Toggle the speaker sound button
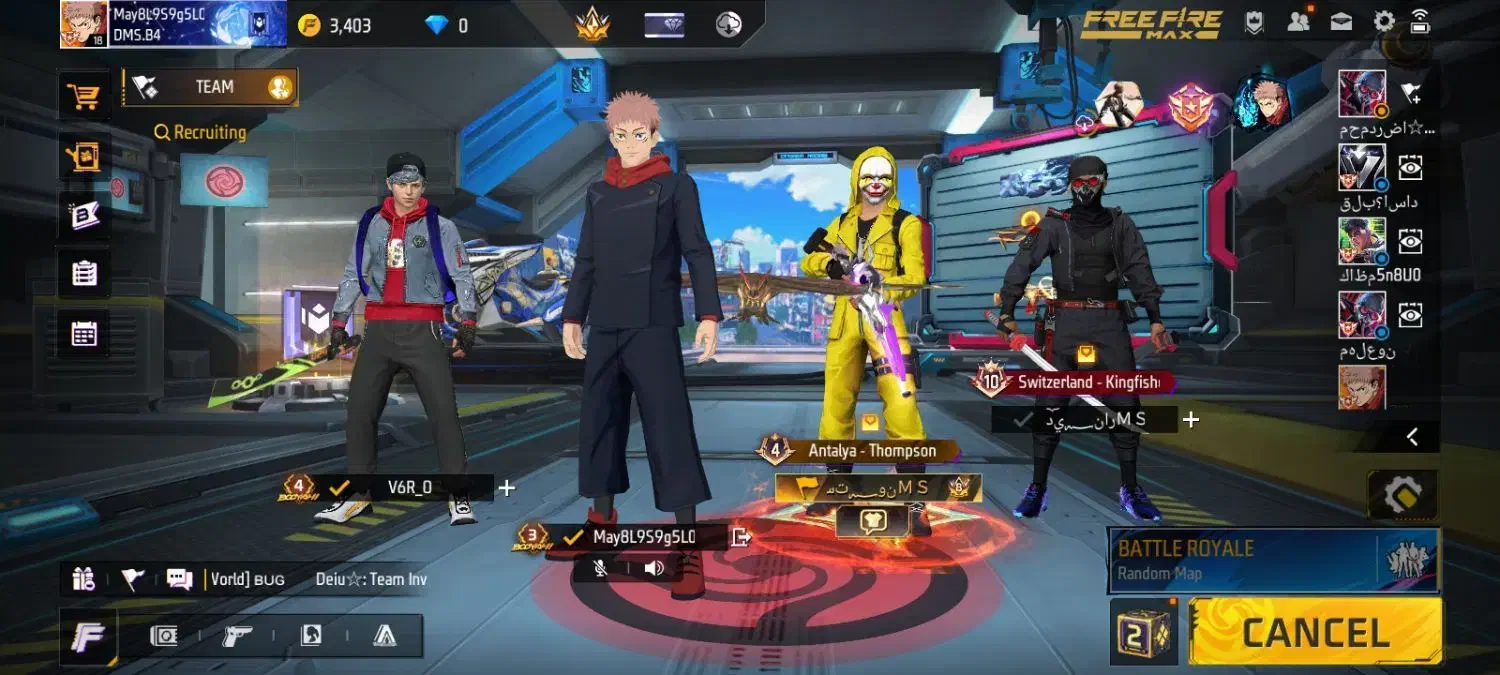1500x675 pixels. tap(654, 568)
